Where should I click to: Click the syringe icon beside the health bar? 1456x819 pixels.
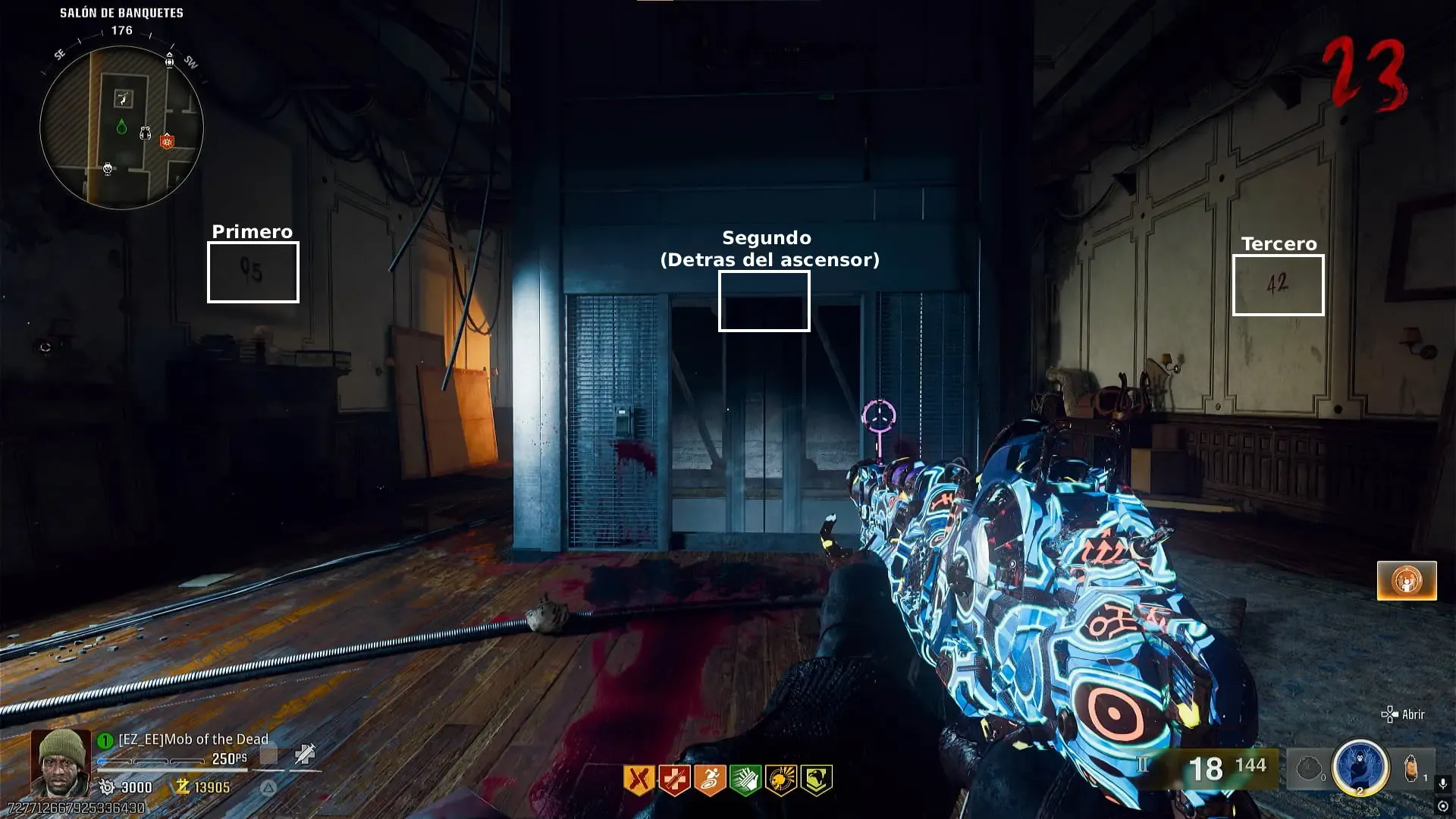click(x=305, y=755)
